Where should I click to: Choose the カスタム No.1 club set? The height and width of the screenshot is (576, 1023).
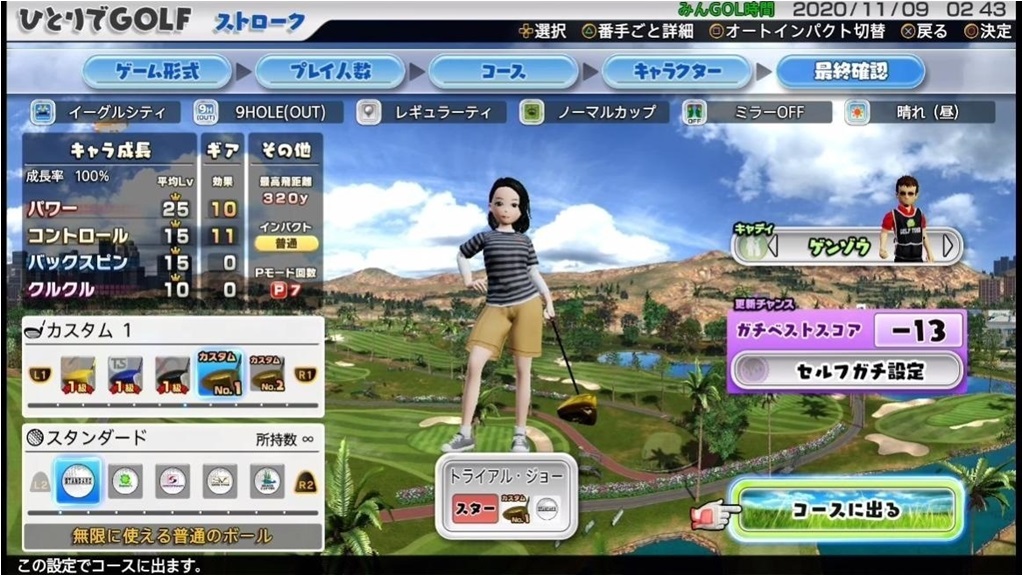218,373
